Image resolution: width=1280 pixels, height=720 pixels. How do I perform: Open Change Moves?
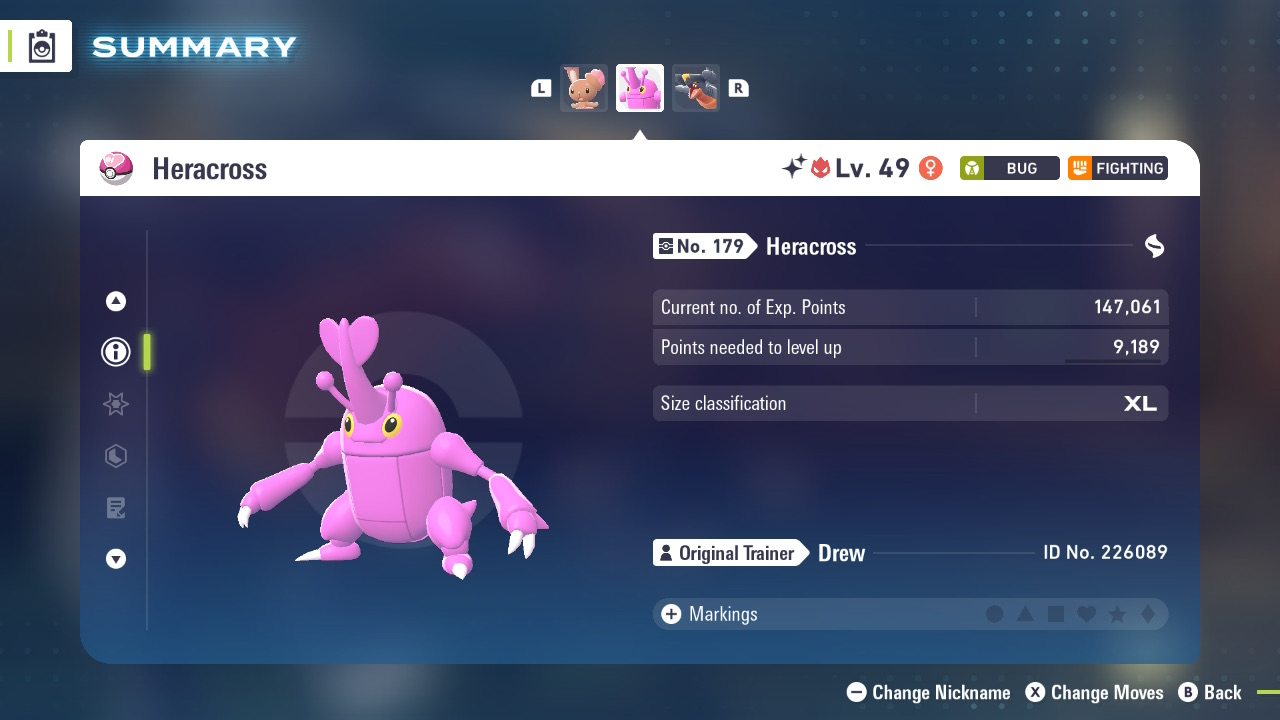coord(1095,692)
